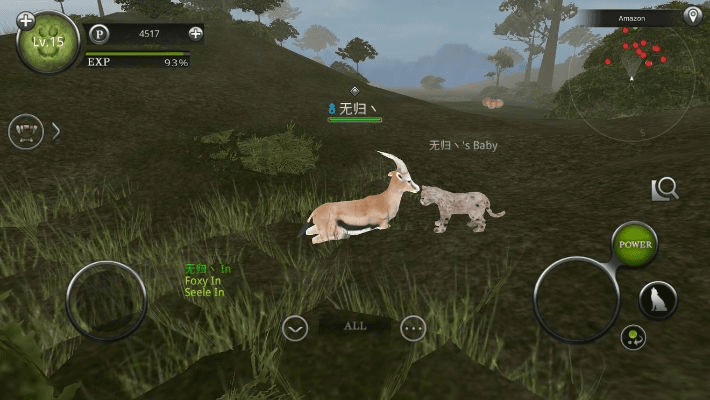
Task: Use the wolf howl ability
Action: (x=658, y=300)
